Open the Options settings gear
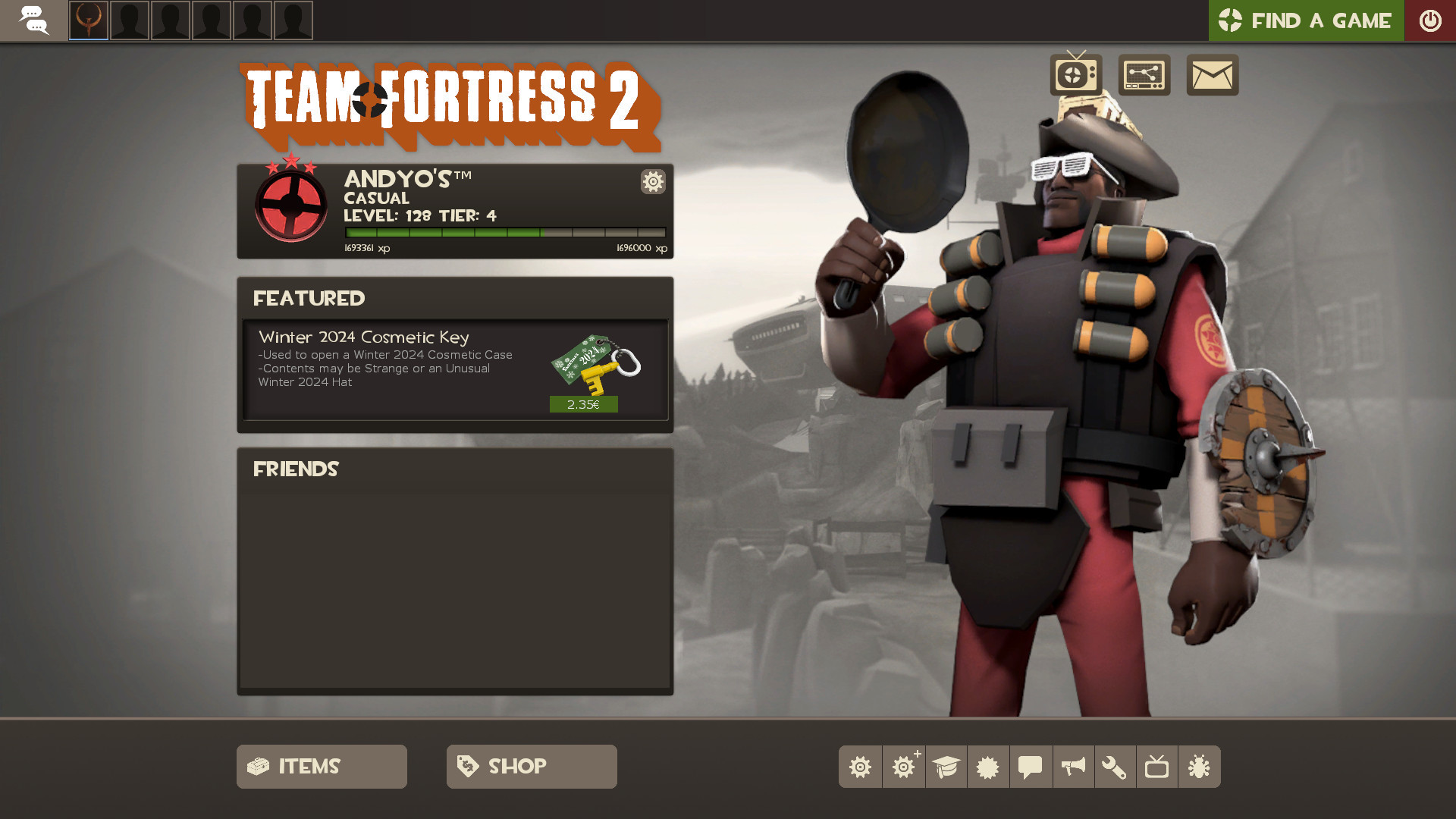The image size is (1456, 819). [x=860, y=767]
